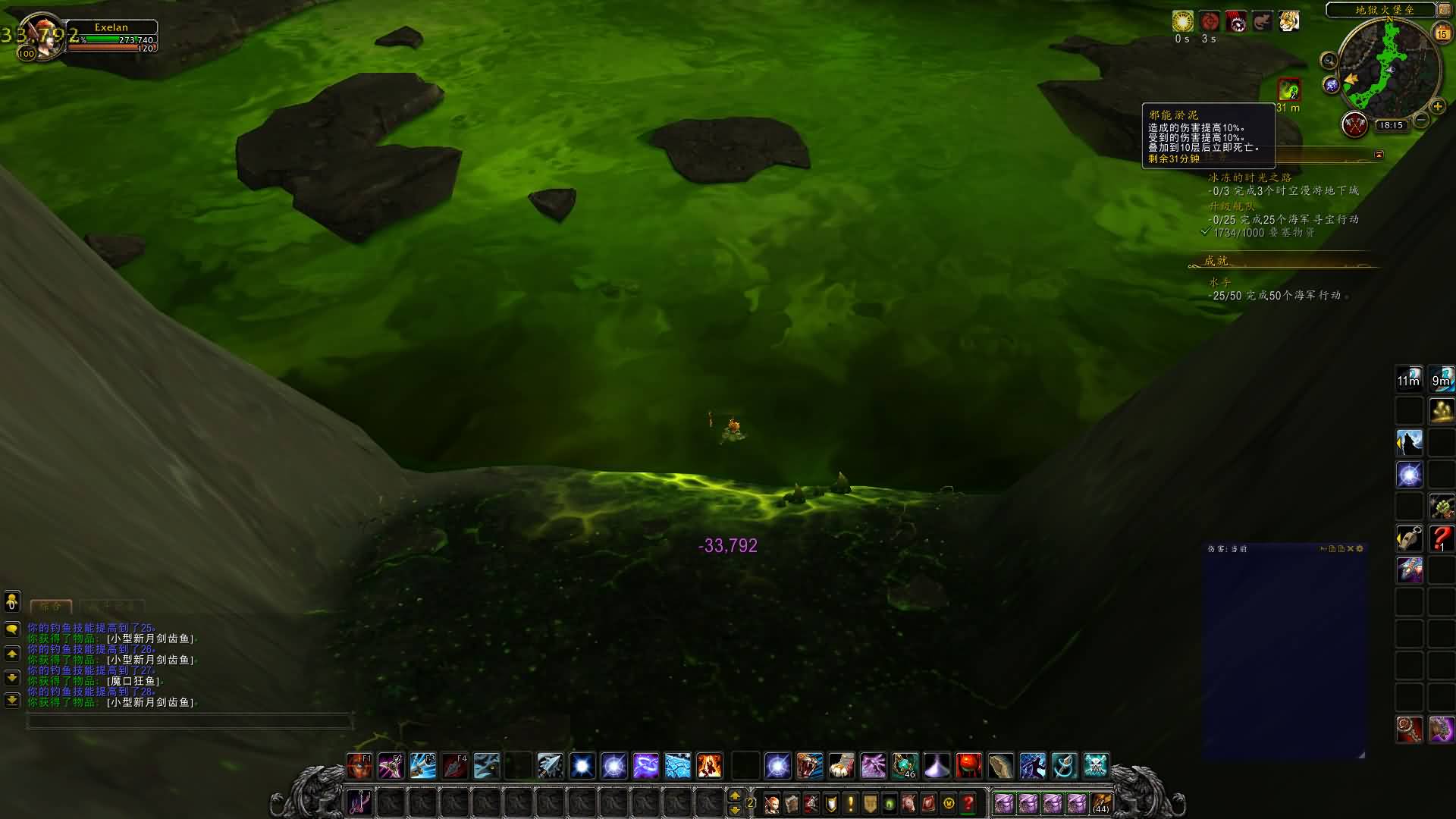Open the calendar button showing 15
This screenshot has width=1456, height=819.
point(1442,33)
